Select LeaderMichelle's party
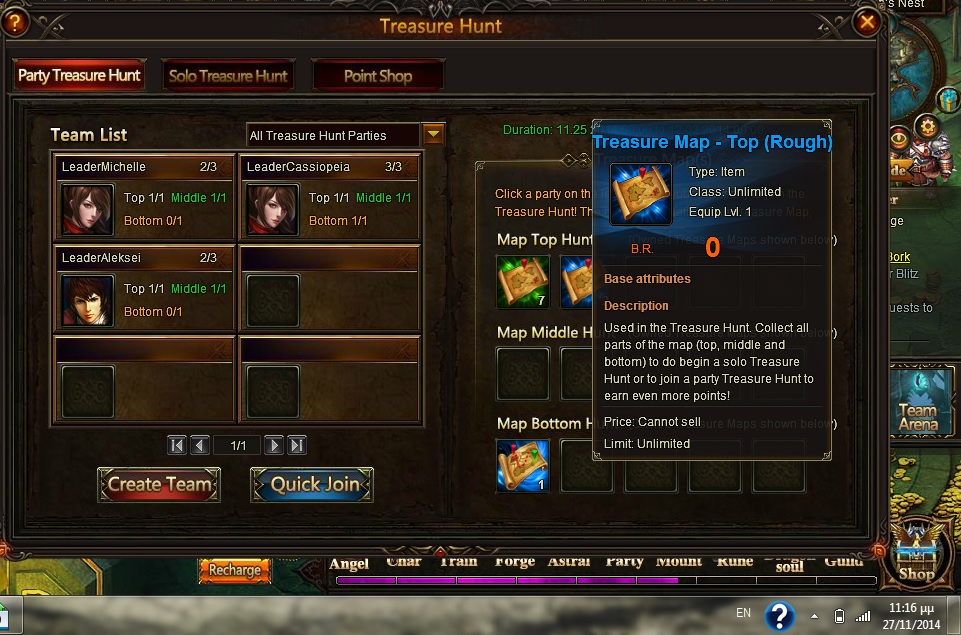Screen dimensions: 961x635 click(x=143, y=197)
